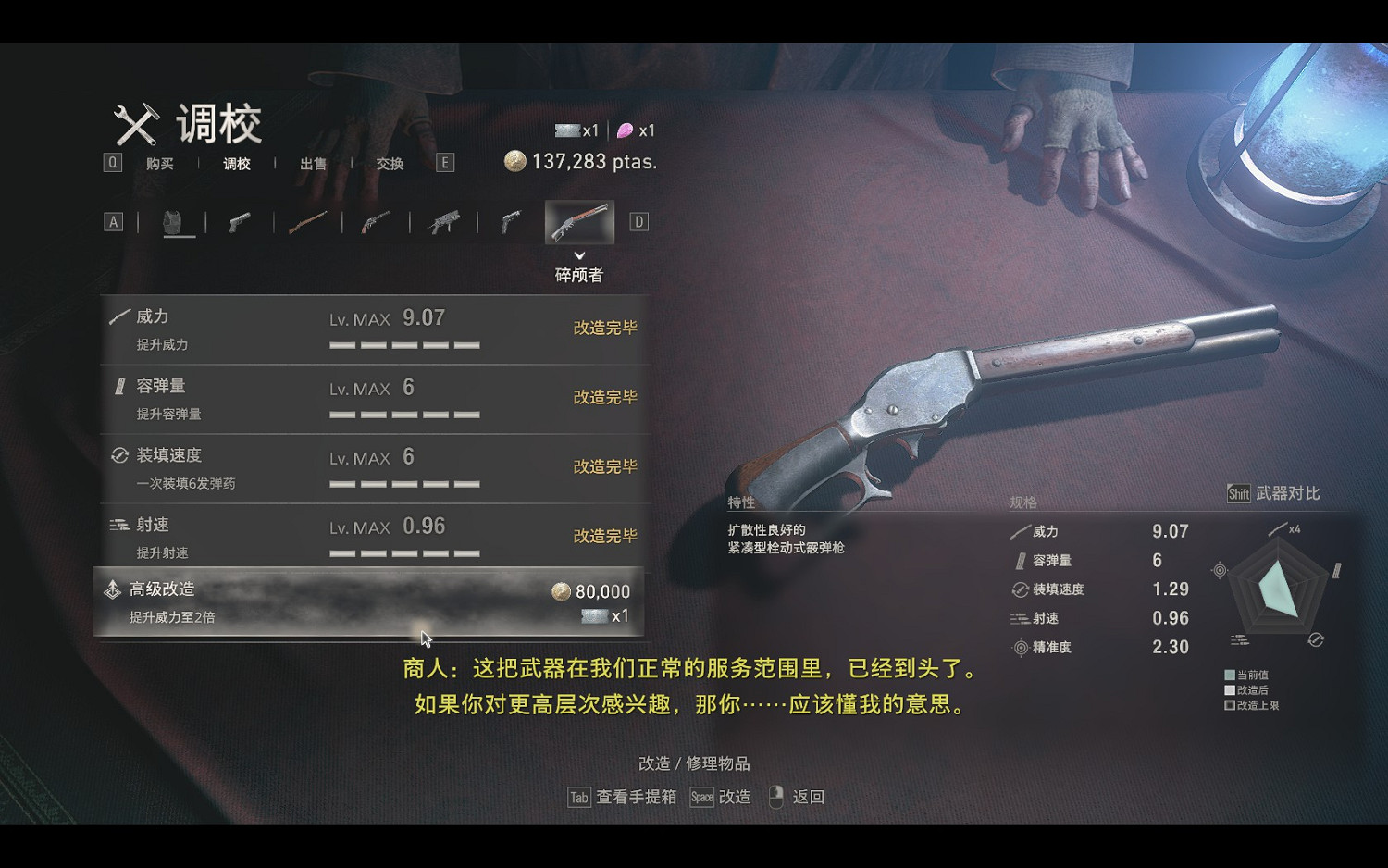Select the rifle icon in the equipment row
The image size is (1388, 868).
pos(308,220)
